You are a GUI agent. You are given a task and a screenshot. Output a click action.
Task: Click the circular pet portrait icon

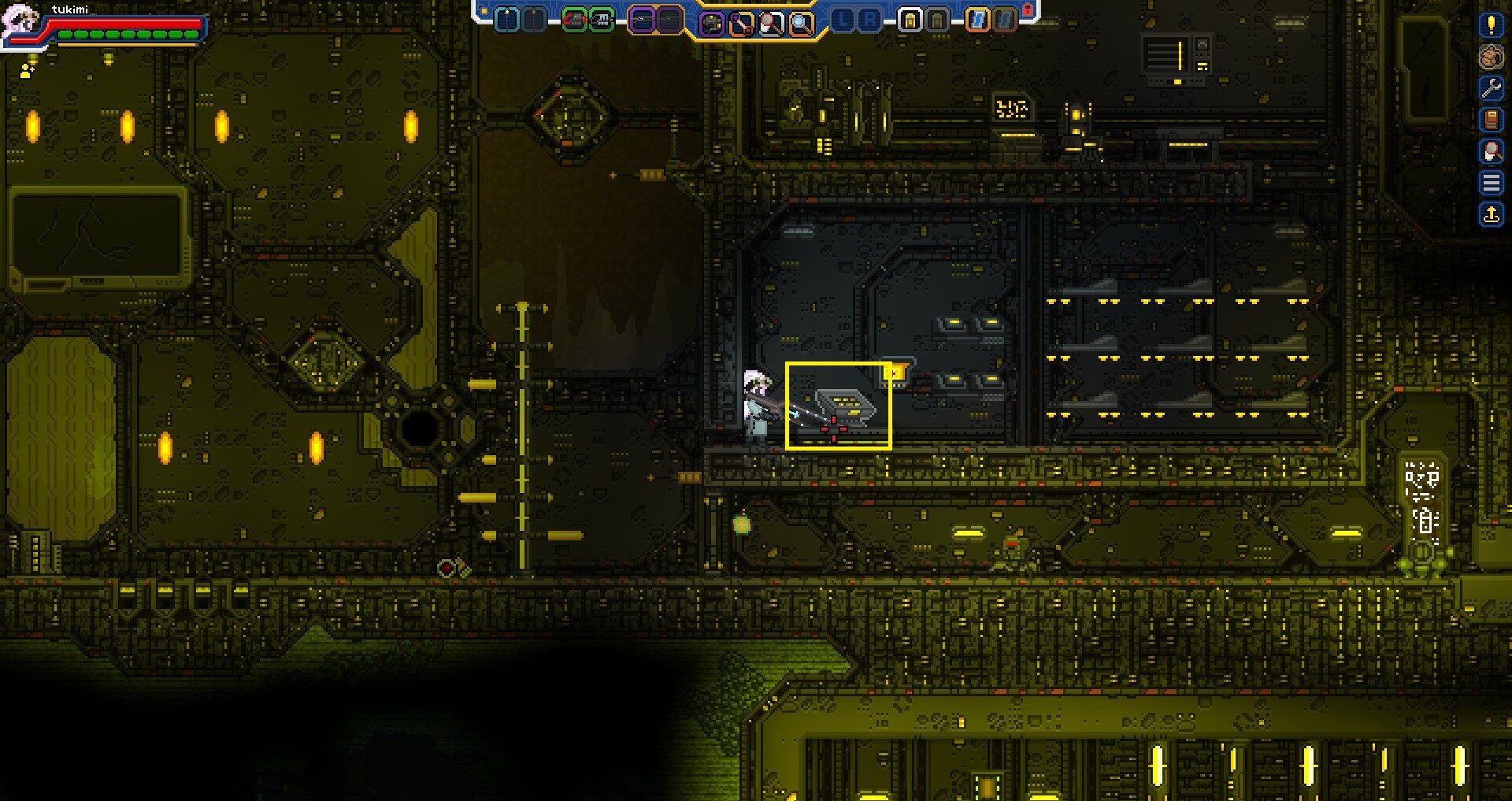tap(1491, 57)
